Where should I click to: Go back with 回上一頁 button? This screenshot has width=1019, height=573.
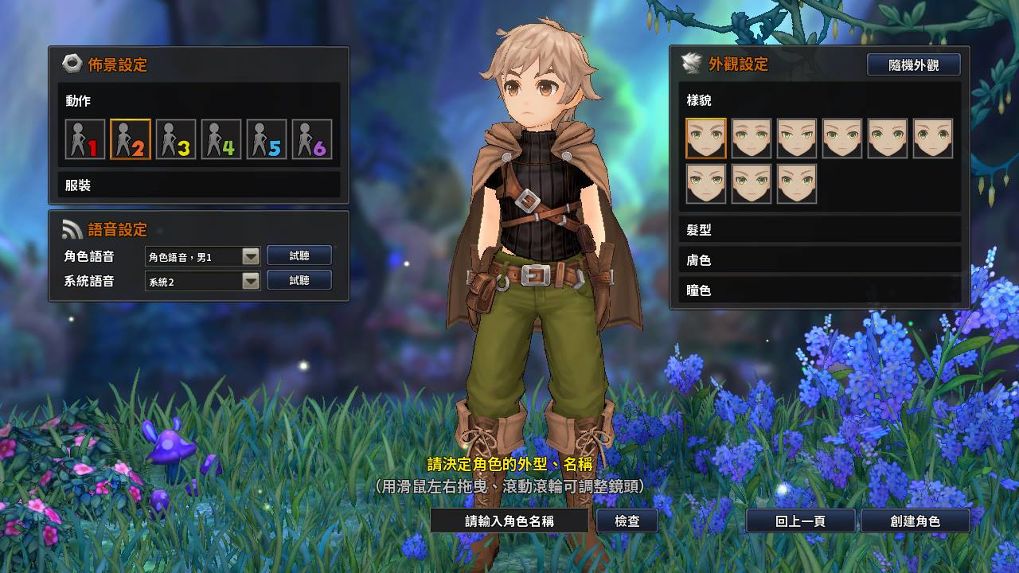(800, 521)
